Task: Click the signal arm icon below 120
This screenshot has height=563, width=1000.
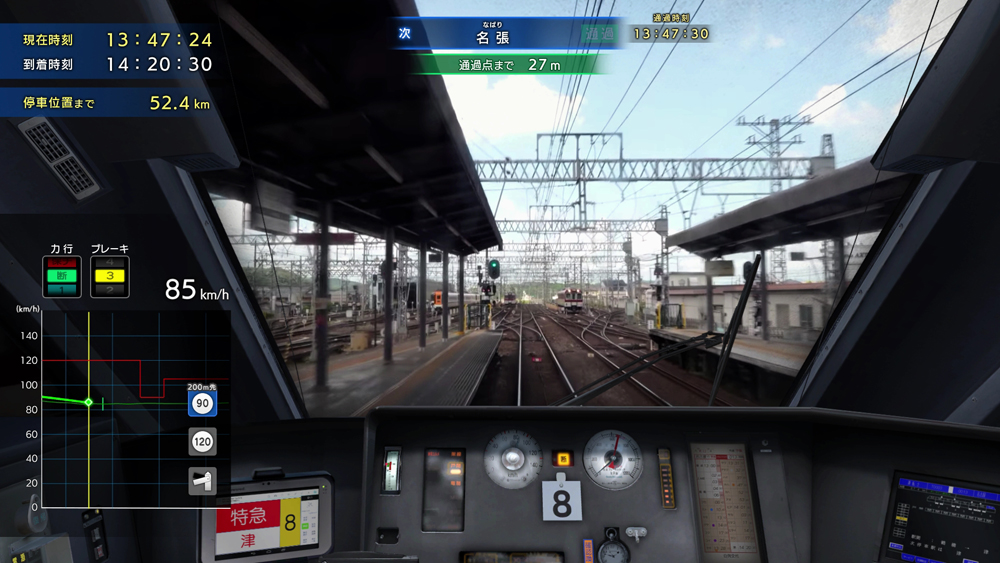Action: coord(202,481)
